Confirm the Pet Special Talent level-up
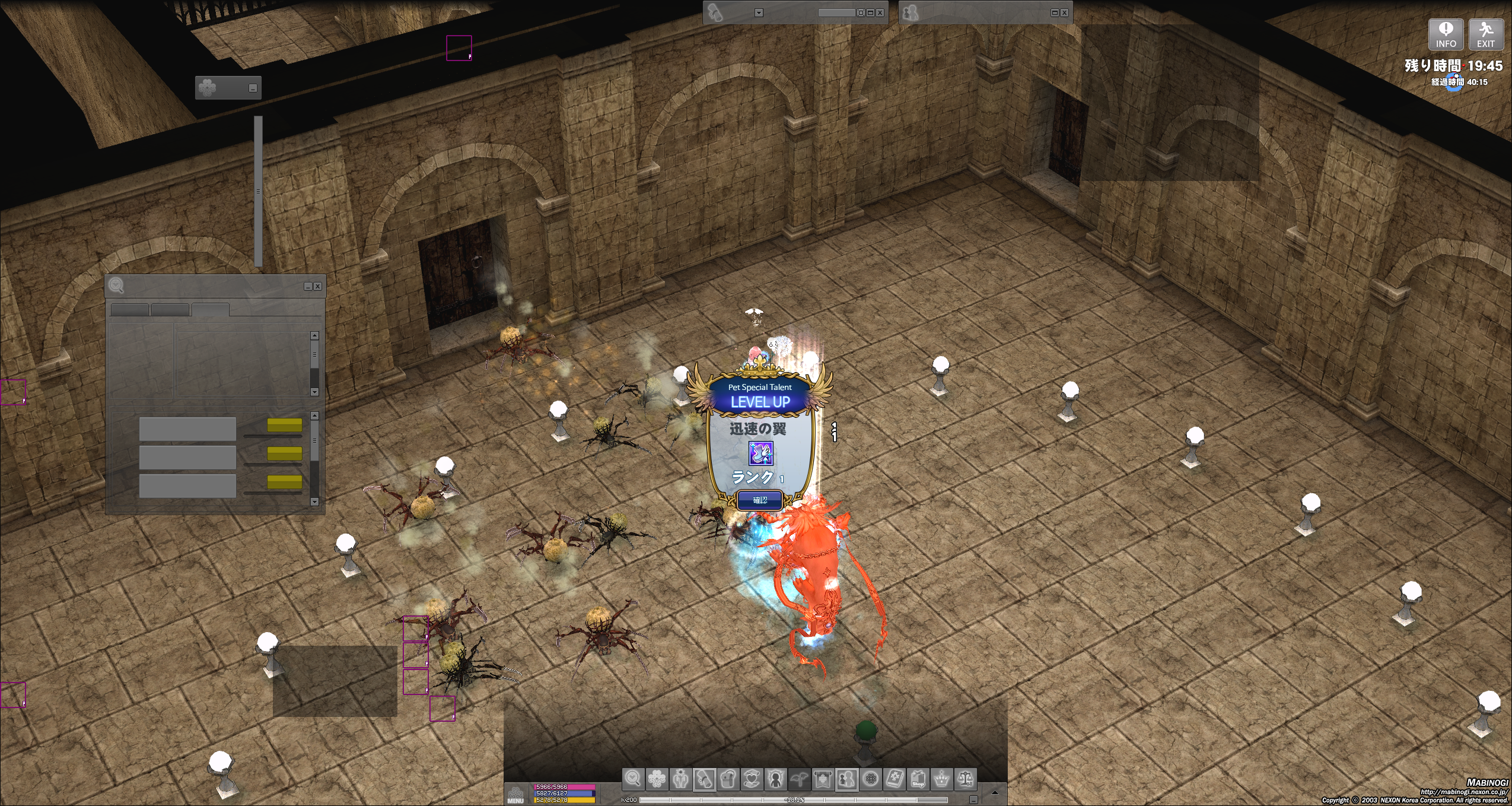Screen dimensions: 1512x806 (x=760, y=500)
